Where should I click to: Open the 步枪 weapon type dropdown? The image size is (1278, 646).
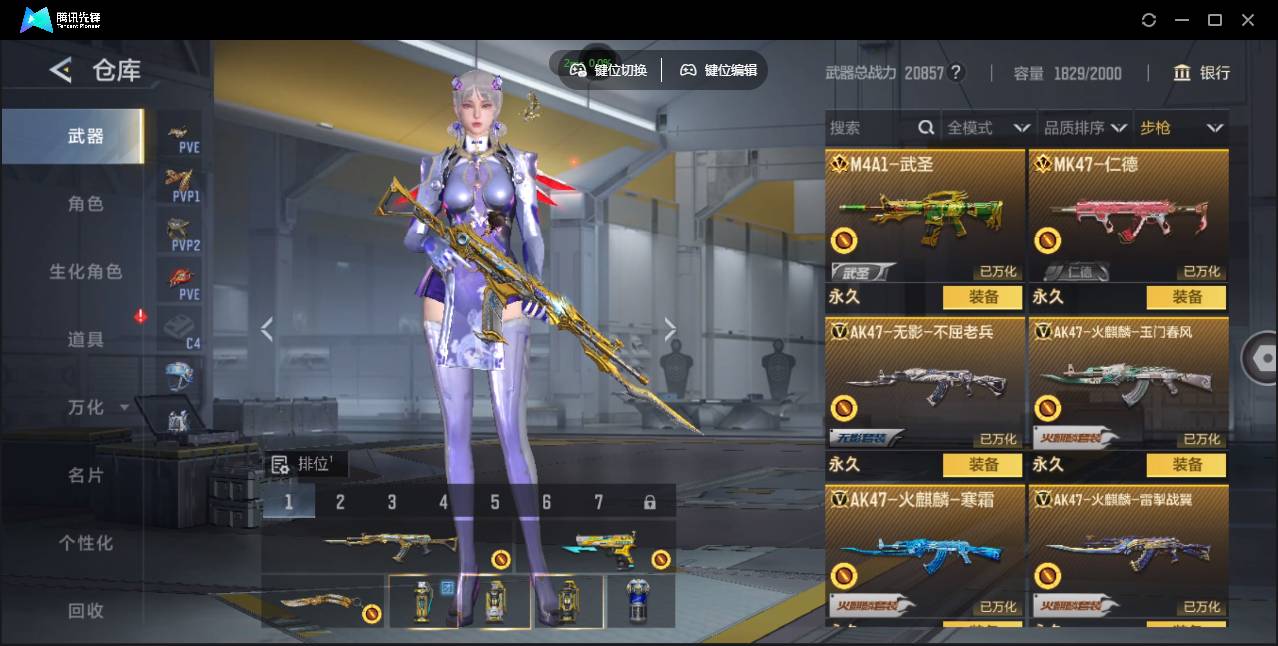point(1181,128)
